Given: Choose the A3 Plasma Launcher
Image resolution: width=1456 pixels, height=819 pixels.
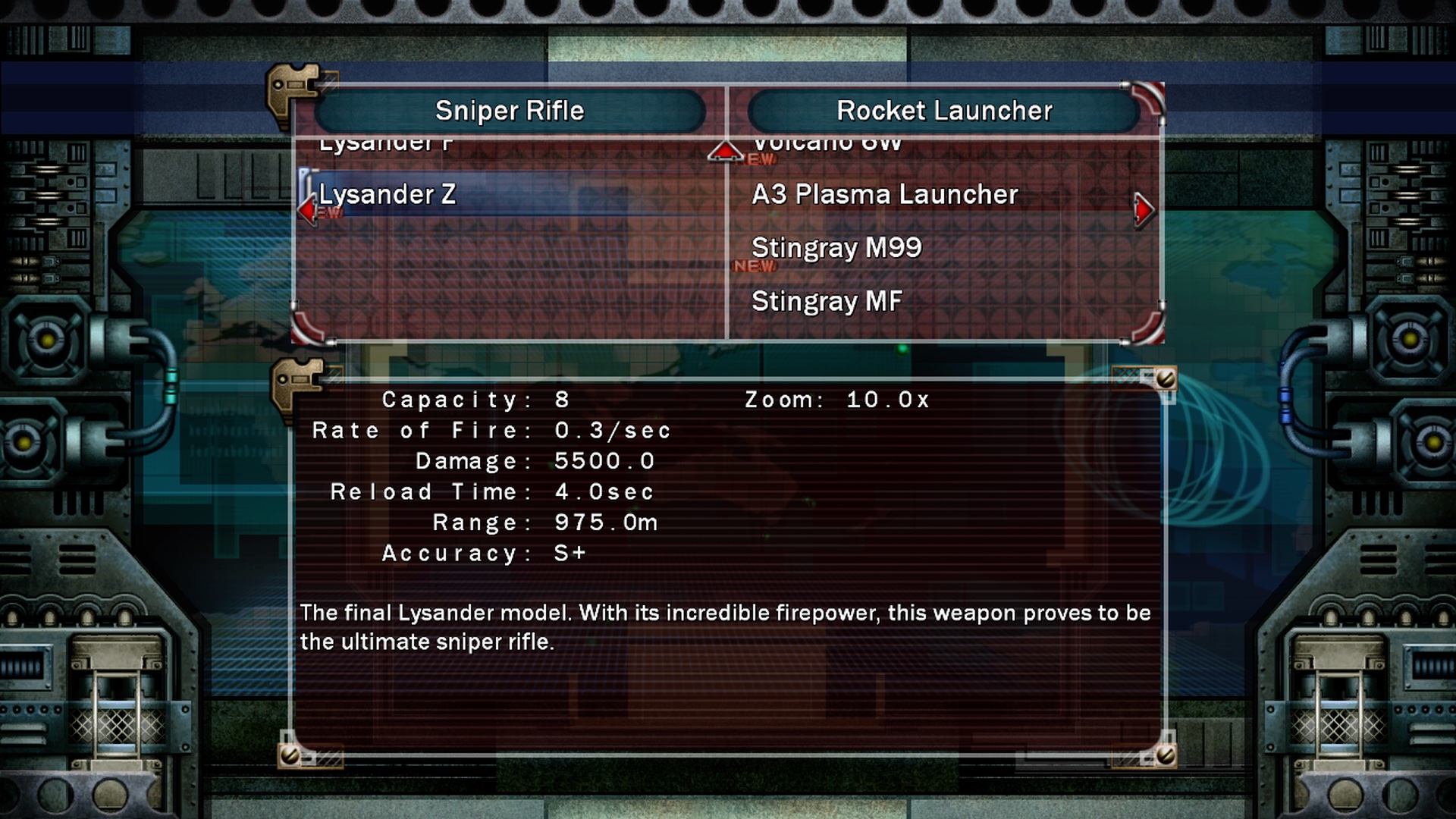Looking at the screenshot, I should click(884, 195).
